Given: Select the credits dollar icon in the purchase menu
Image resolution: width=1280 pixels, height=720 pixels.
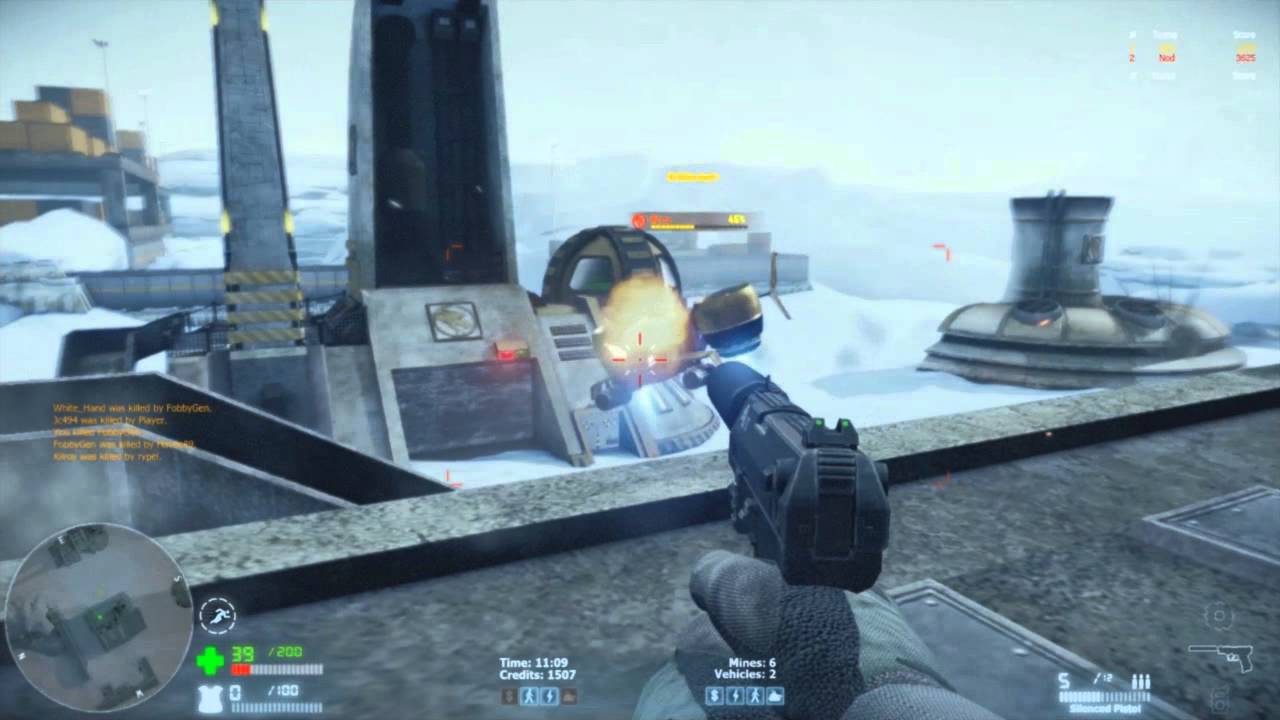Looking at the screenshot, I should click(x=715, y=697).
